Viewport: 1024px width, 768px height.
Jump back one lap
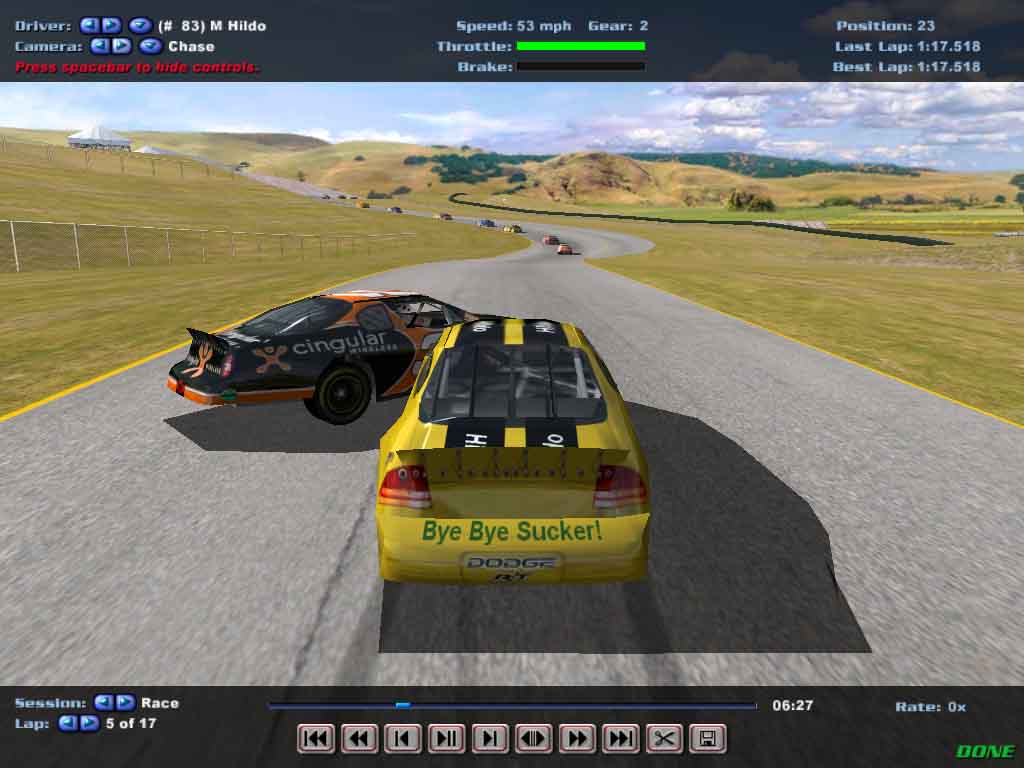pos(68,723)
